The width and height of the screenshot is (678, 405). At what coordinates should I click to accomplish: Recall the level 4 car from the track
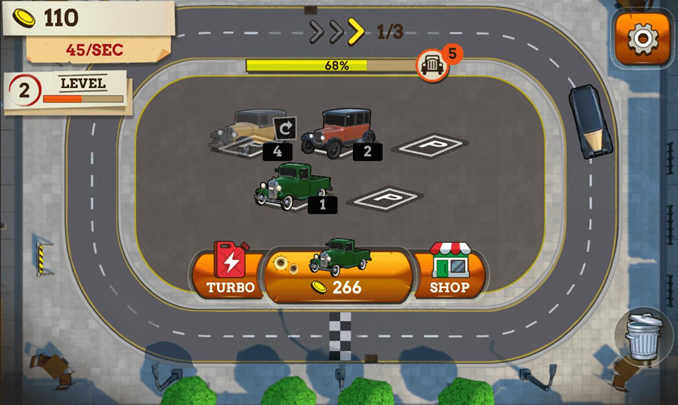coord(283,128)
